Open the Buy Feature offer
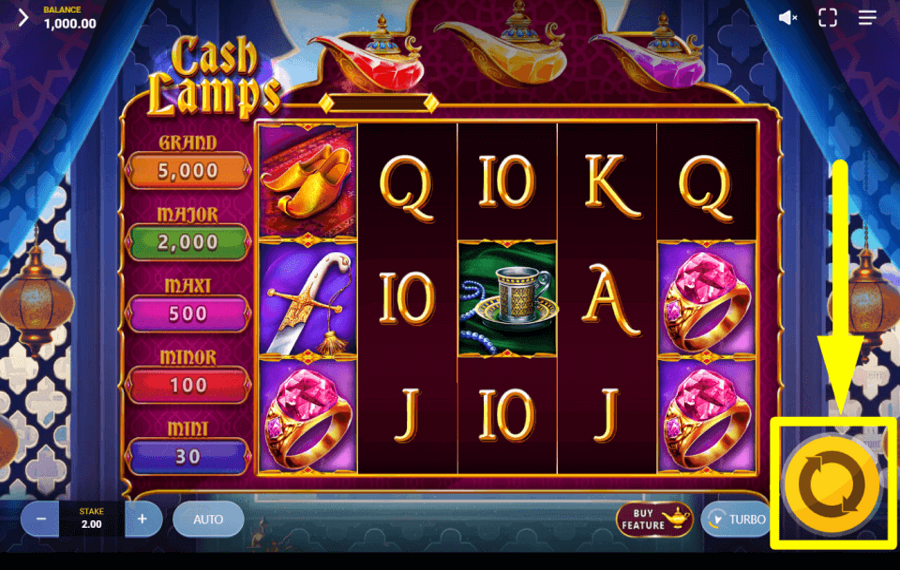 pos(654,519)
